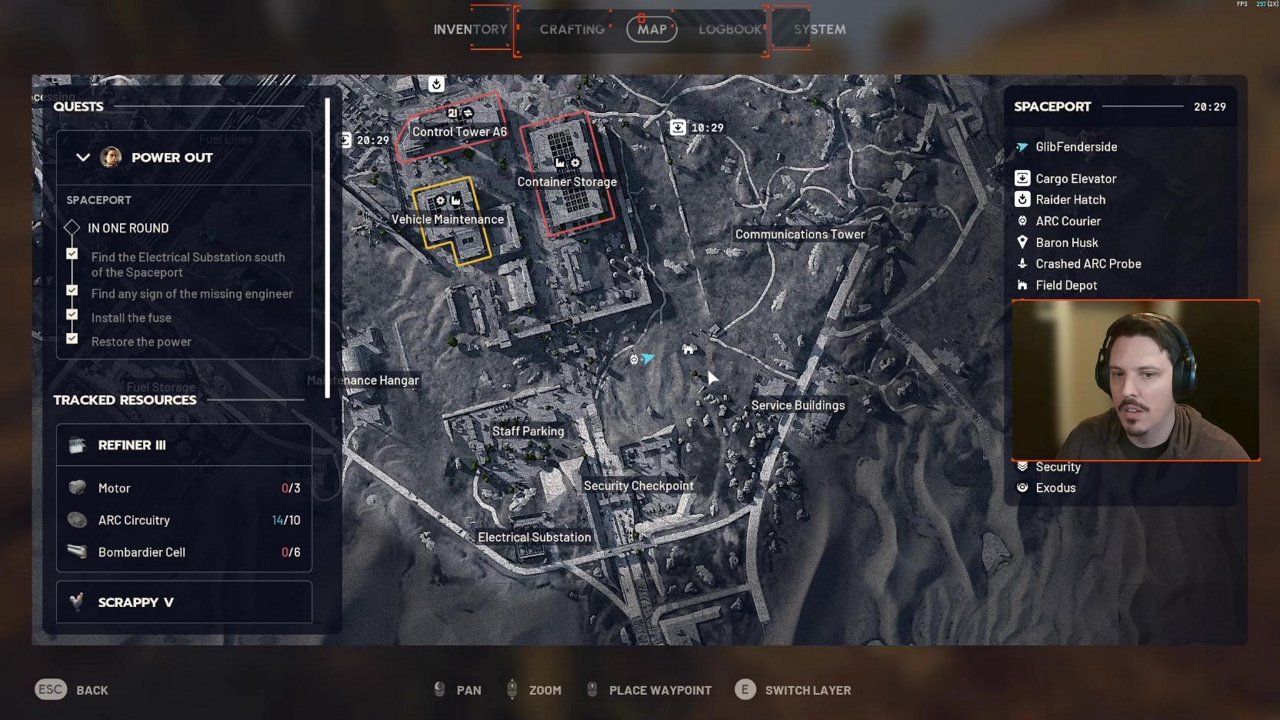Open the Scrappy V tracked entry
Viewport: 1280px width, 720px height.
(136, 602)
